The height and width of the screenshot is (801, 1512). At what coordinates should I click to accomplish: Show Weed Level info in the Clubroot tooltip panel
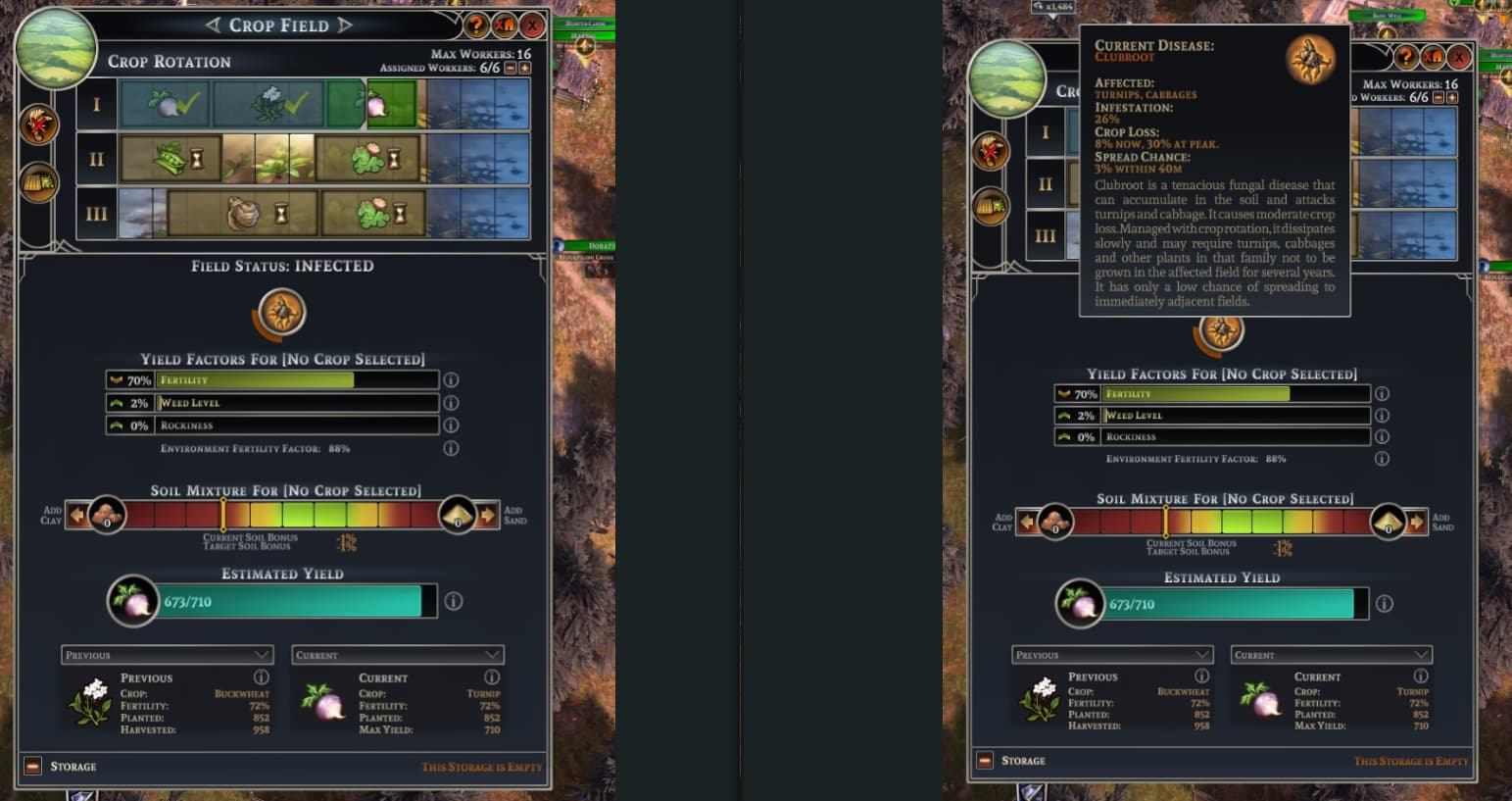pos(1382,416)
